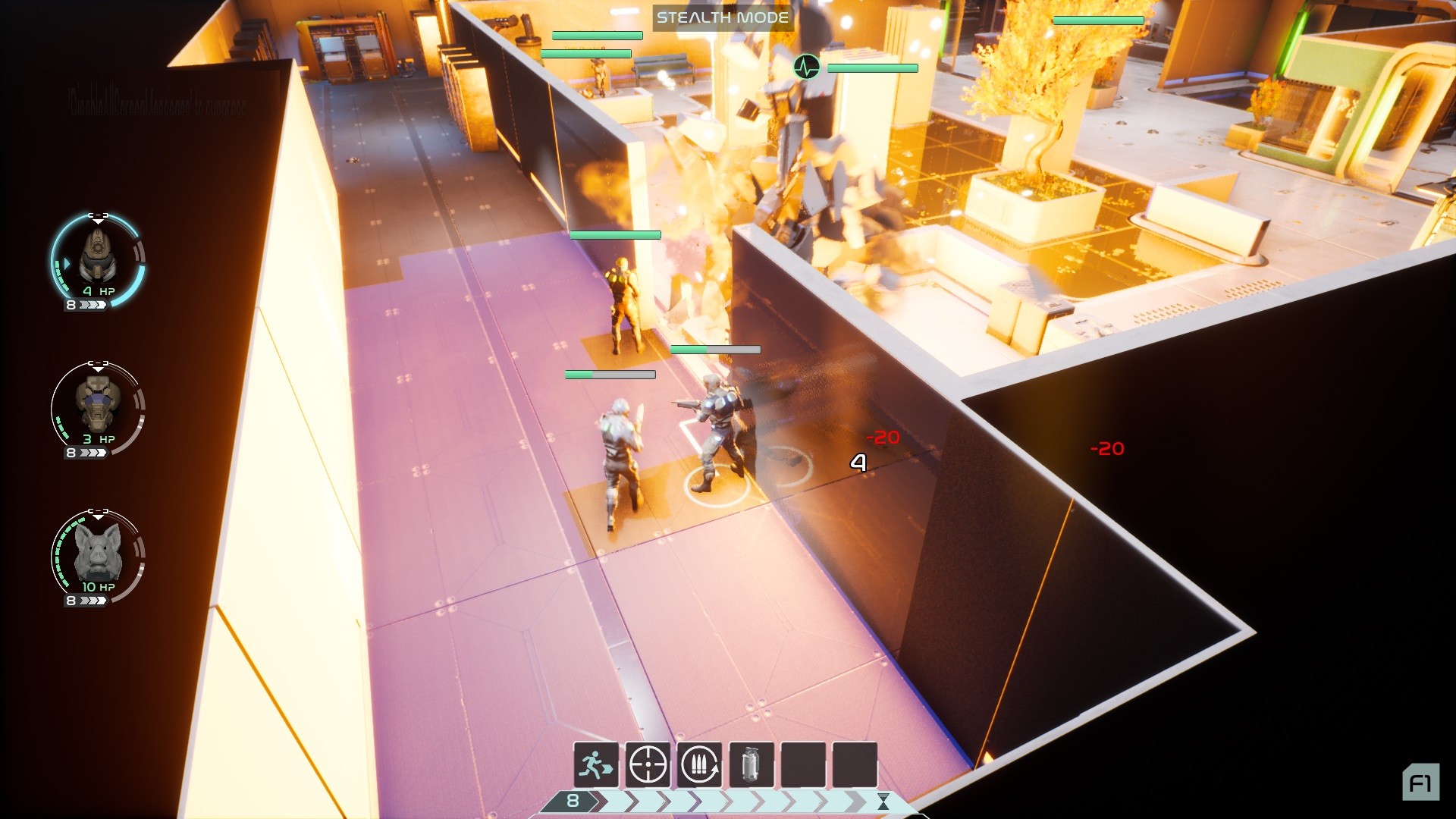Viewport: 1456px width, 819px height.
Task: Open the F1 help button
Action: pos(1420,783)
